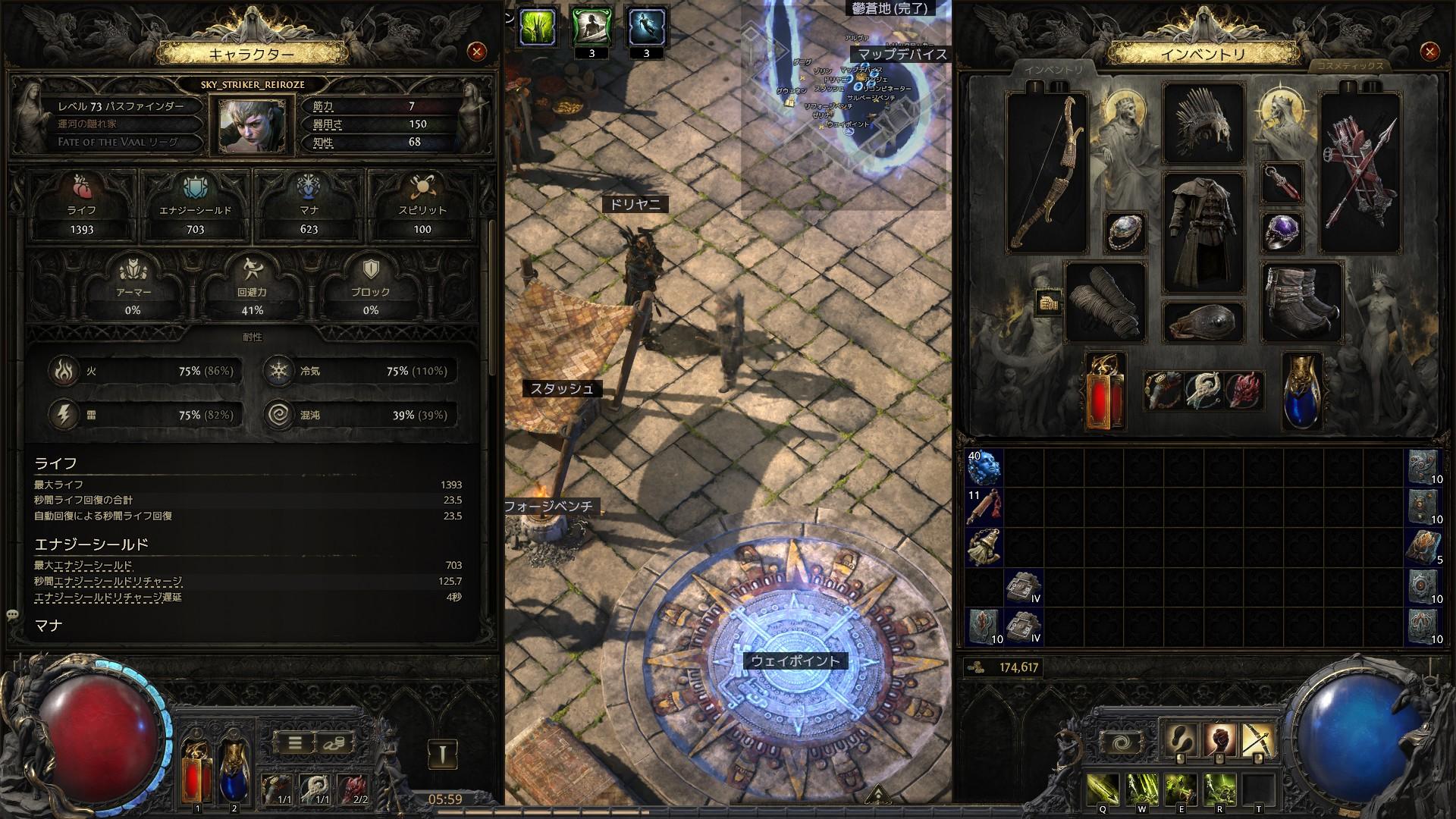Select the equipped quiver slot
The height and width of the screenshot is (819, 1456).
coord(1360,173)
